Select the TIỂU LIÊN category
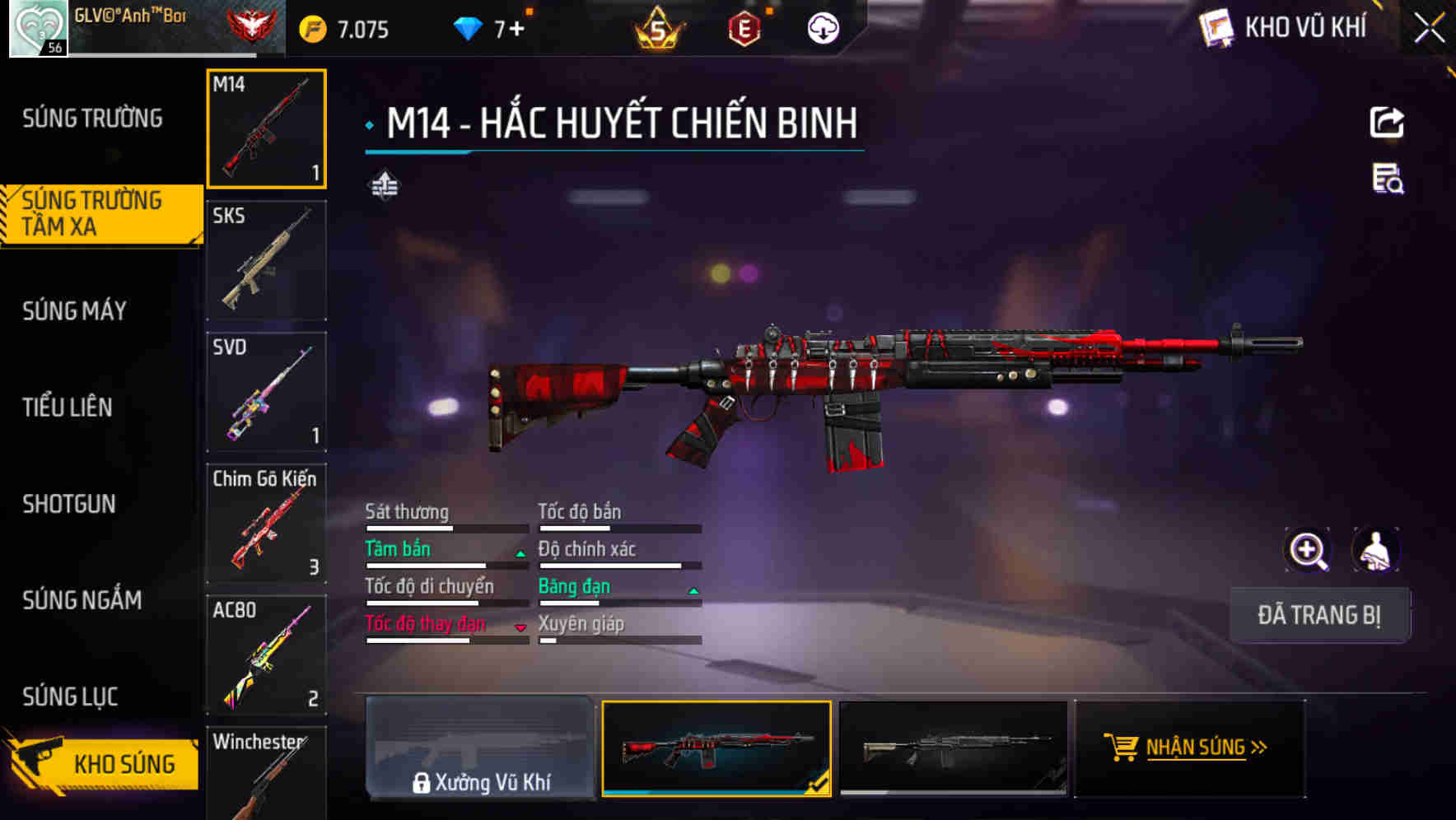Image resolution: width=1456 pixels, height=820 pixels. pyautogui.click(x=69, y=408)
